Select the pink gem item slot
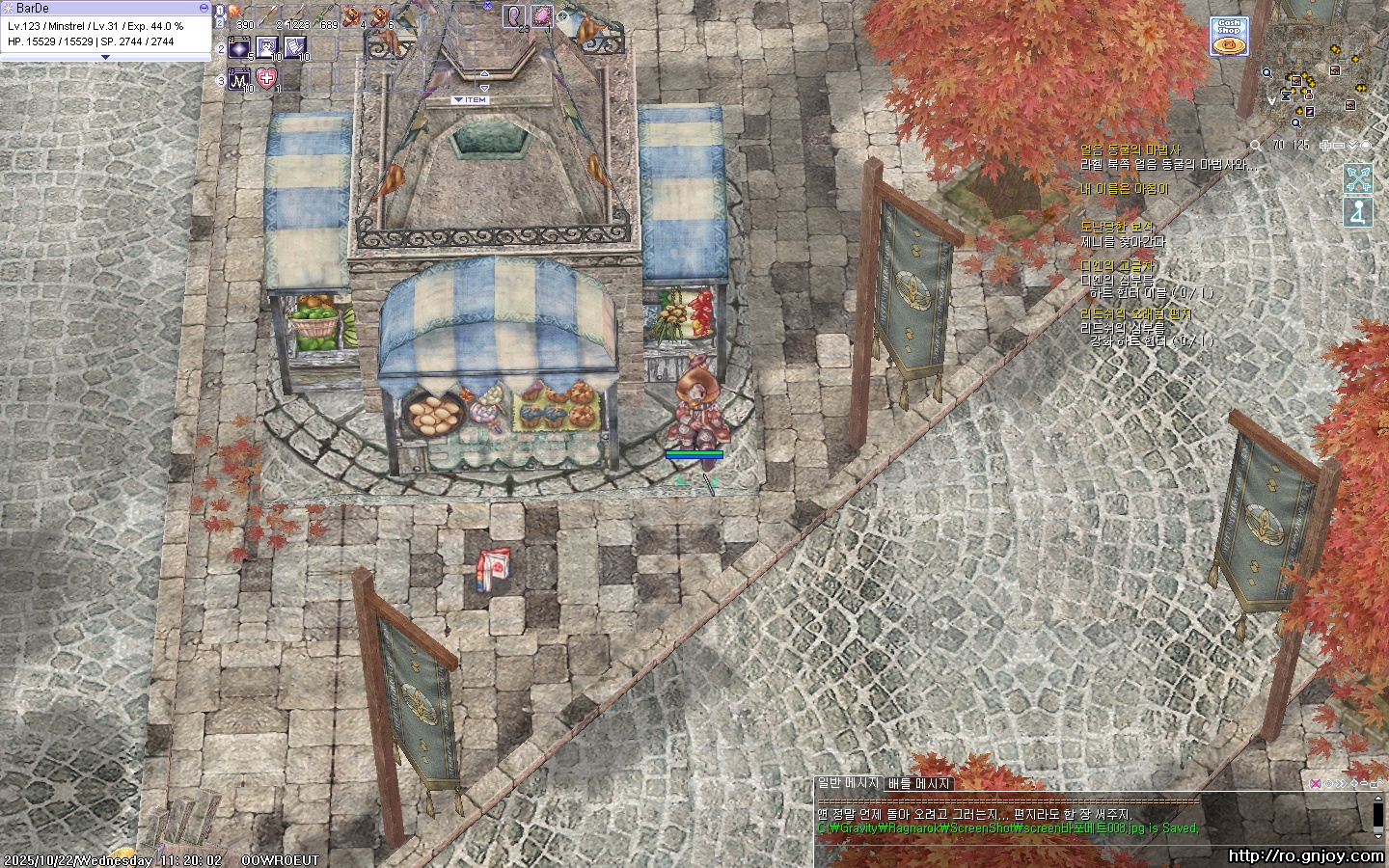This screenshot has width=1389, height=868. coord(542,15)
